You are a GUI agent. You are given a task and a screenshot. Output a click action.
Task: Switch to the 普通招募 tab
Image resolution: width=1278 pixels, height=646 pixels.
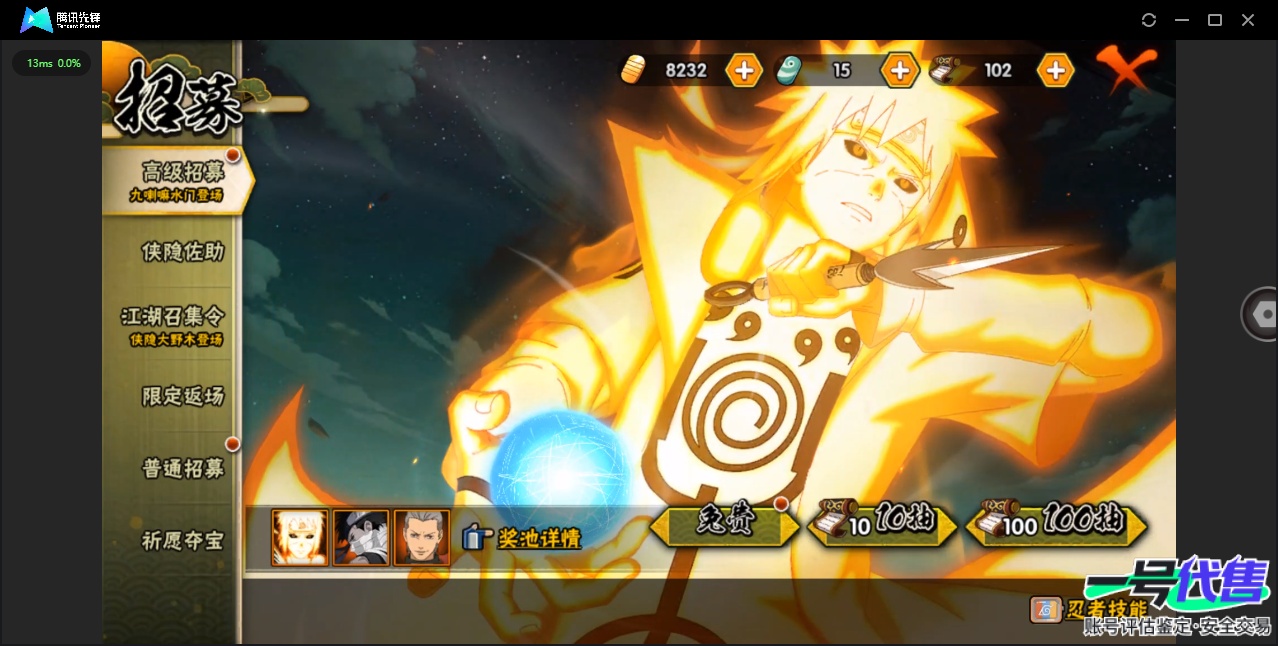pyautogui.click(x=182, y=468)
